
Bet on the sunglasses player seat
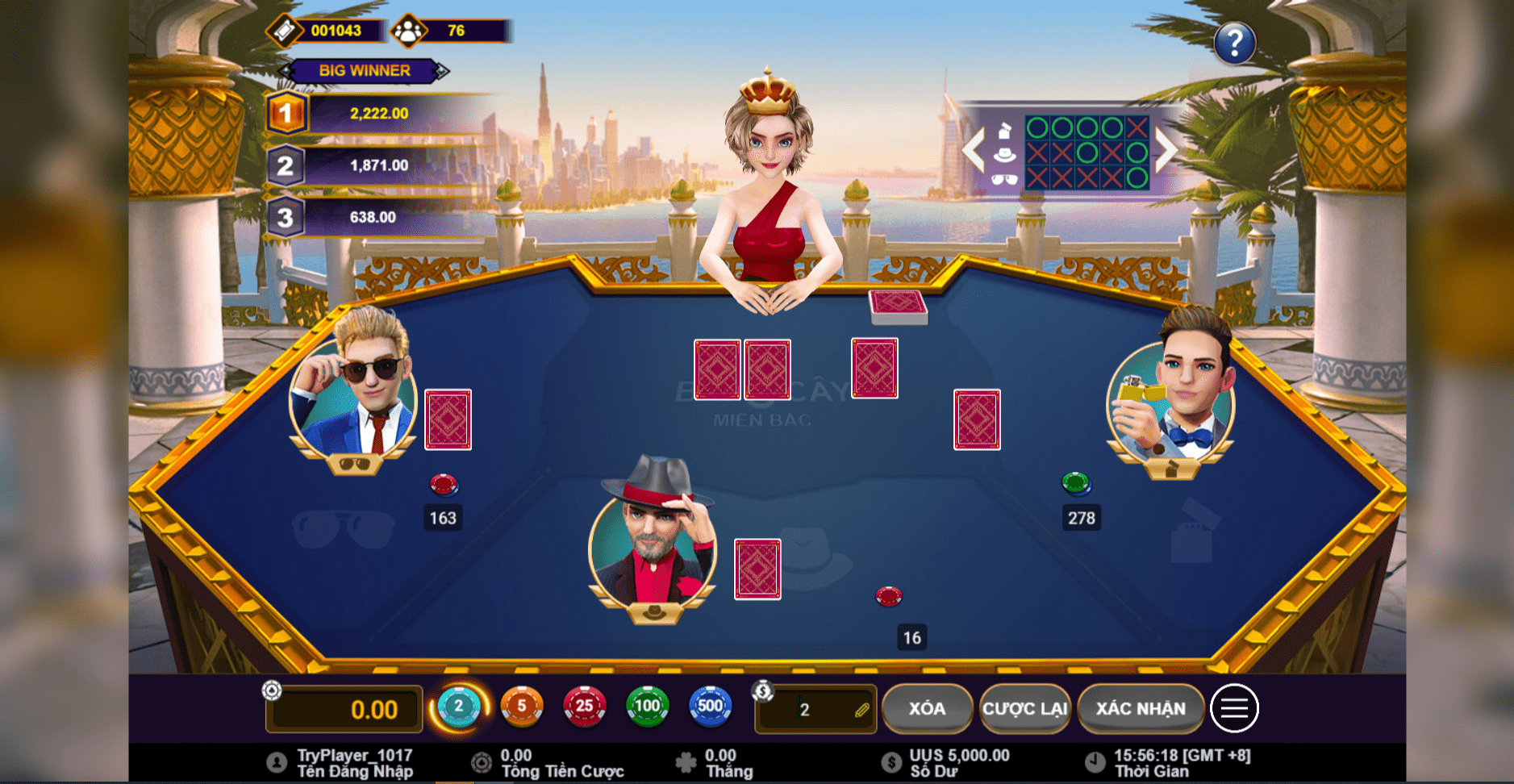click(344, 528)
